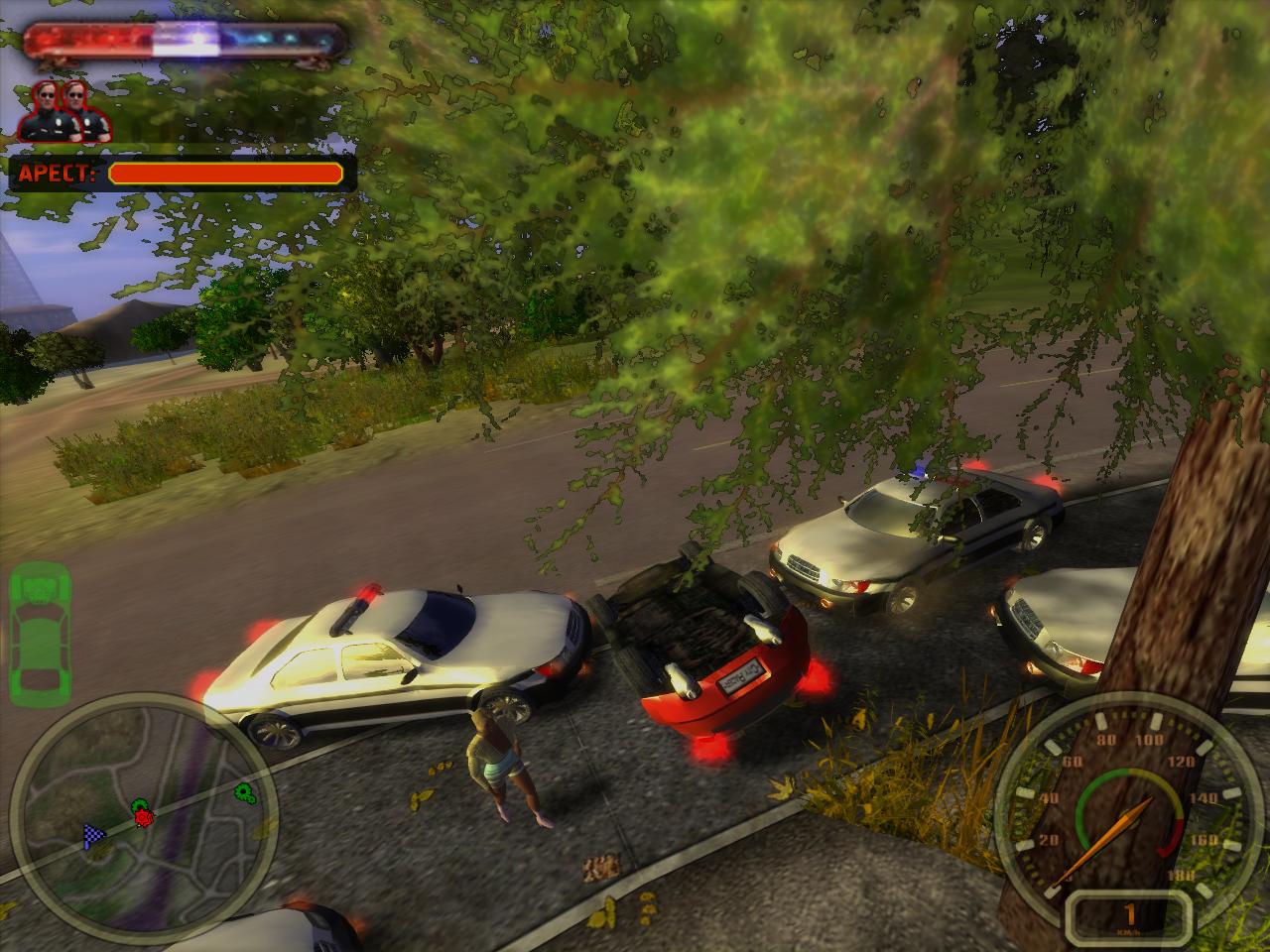Screen dimensions: 1270x952
Task: Click the green car damage indicator
Action: coord(40,629)
